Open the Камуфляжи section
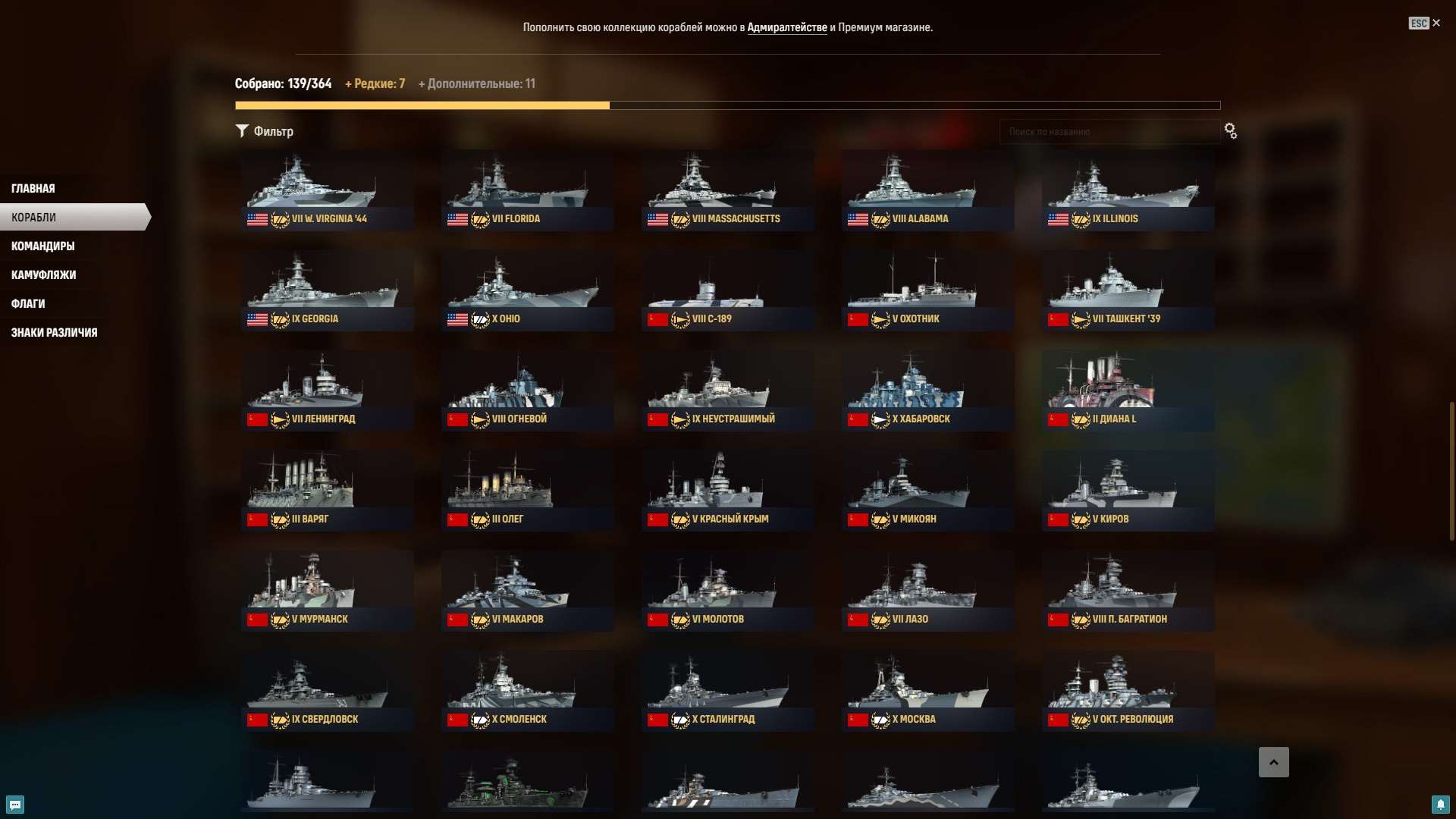1456x819 pixels. (42, 275)
